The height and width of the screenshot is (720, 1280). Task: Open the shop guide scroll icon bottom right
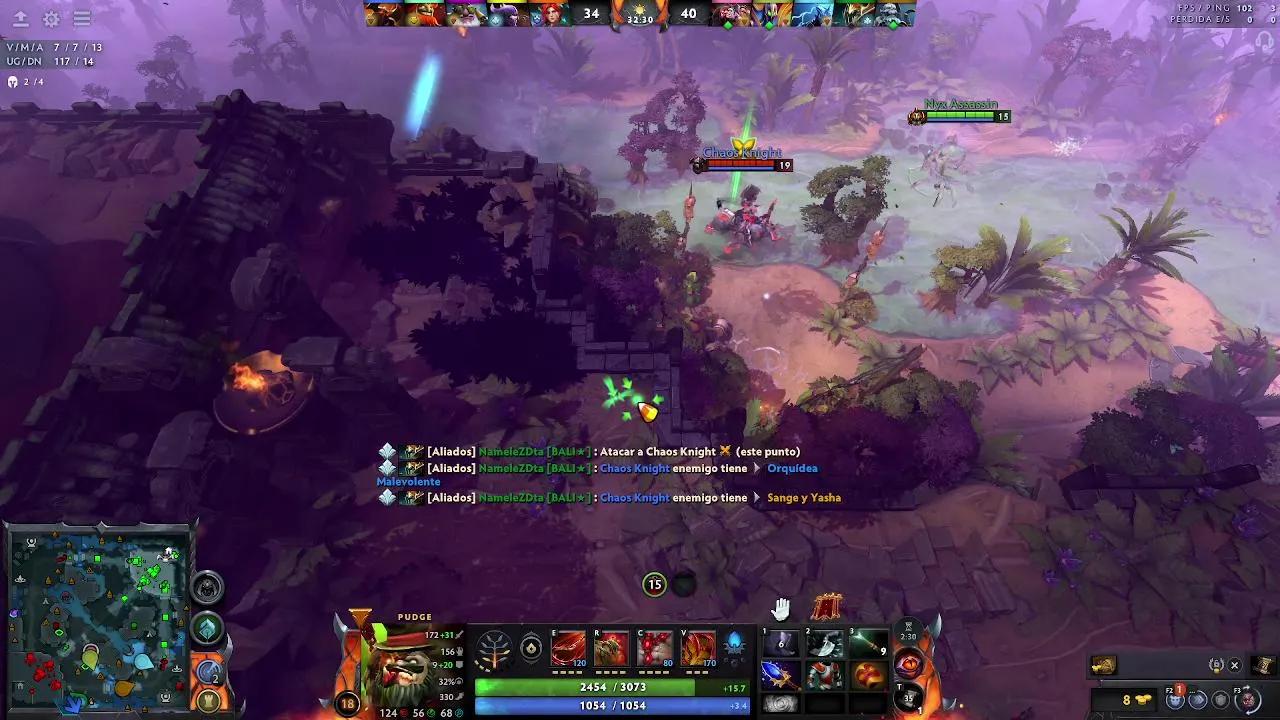pyautogui.click(x=1263, y=665)
